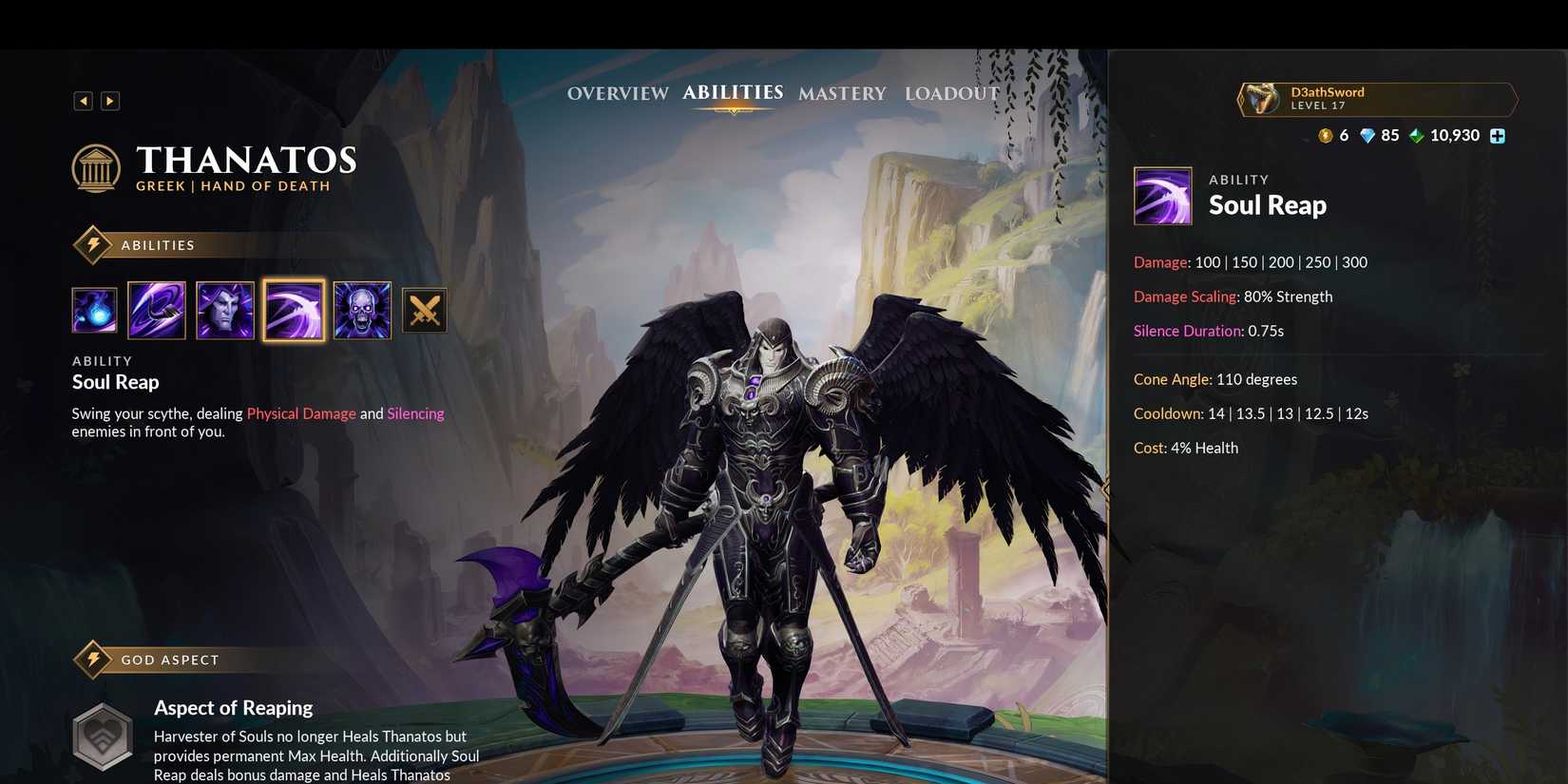This screenshot has width=1568, height=784.
Task: Click the Soul Reap icon in details panel
Action: [x=1162, y=196]
